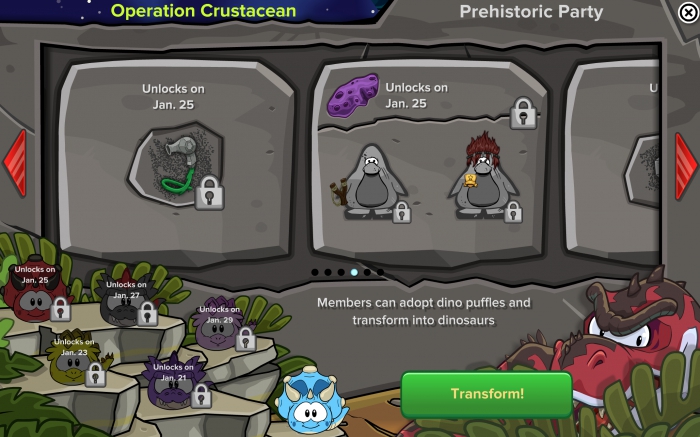Advance to next page with right red arrow
Screen dimensions: 700x437
click(686, 162)
